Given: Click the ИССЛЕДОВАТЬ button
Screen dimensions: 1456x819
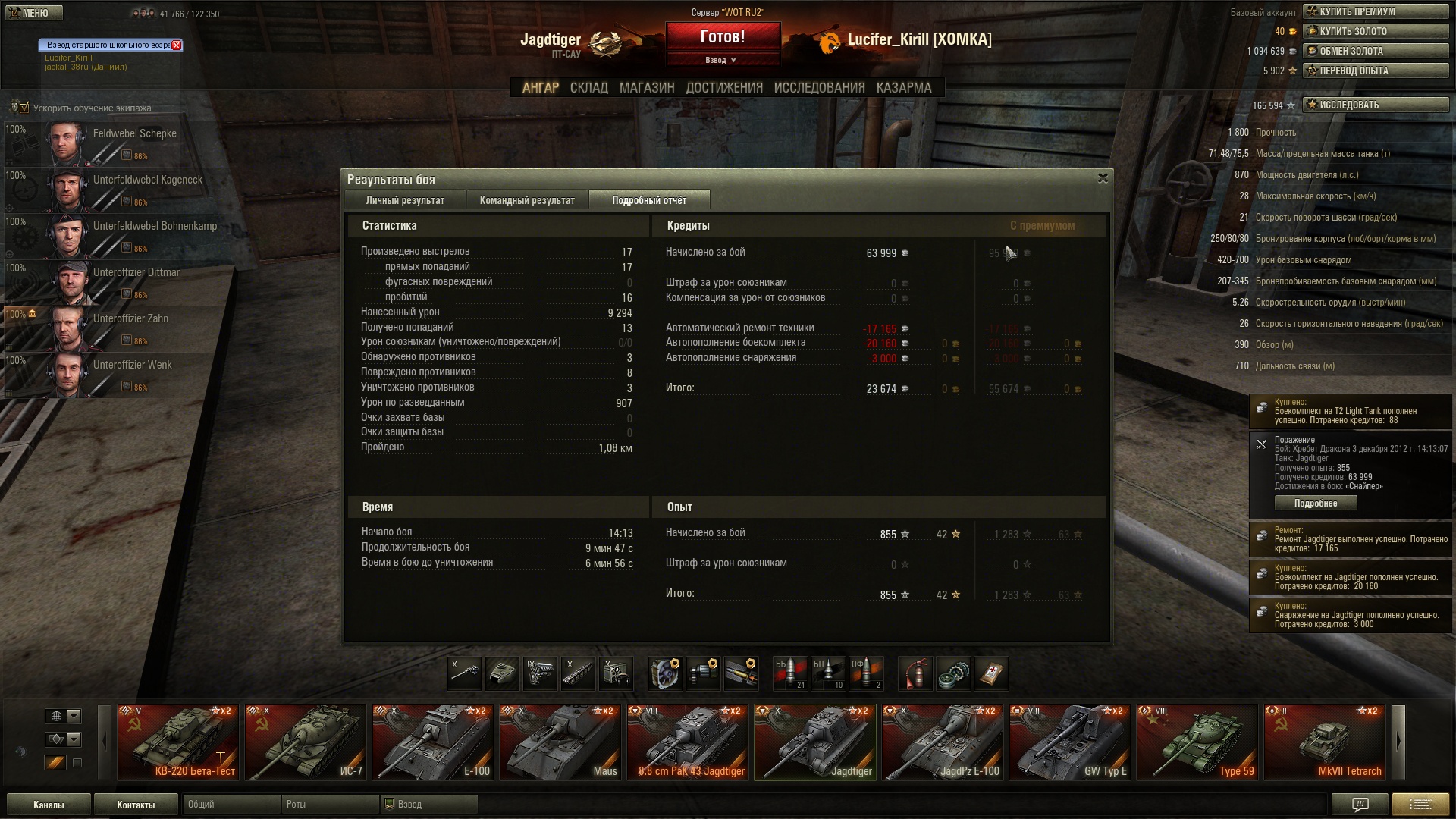Looking at the screenshot, I should pos(1375,105).
